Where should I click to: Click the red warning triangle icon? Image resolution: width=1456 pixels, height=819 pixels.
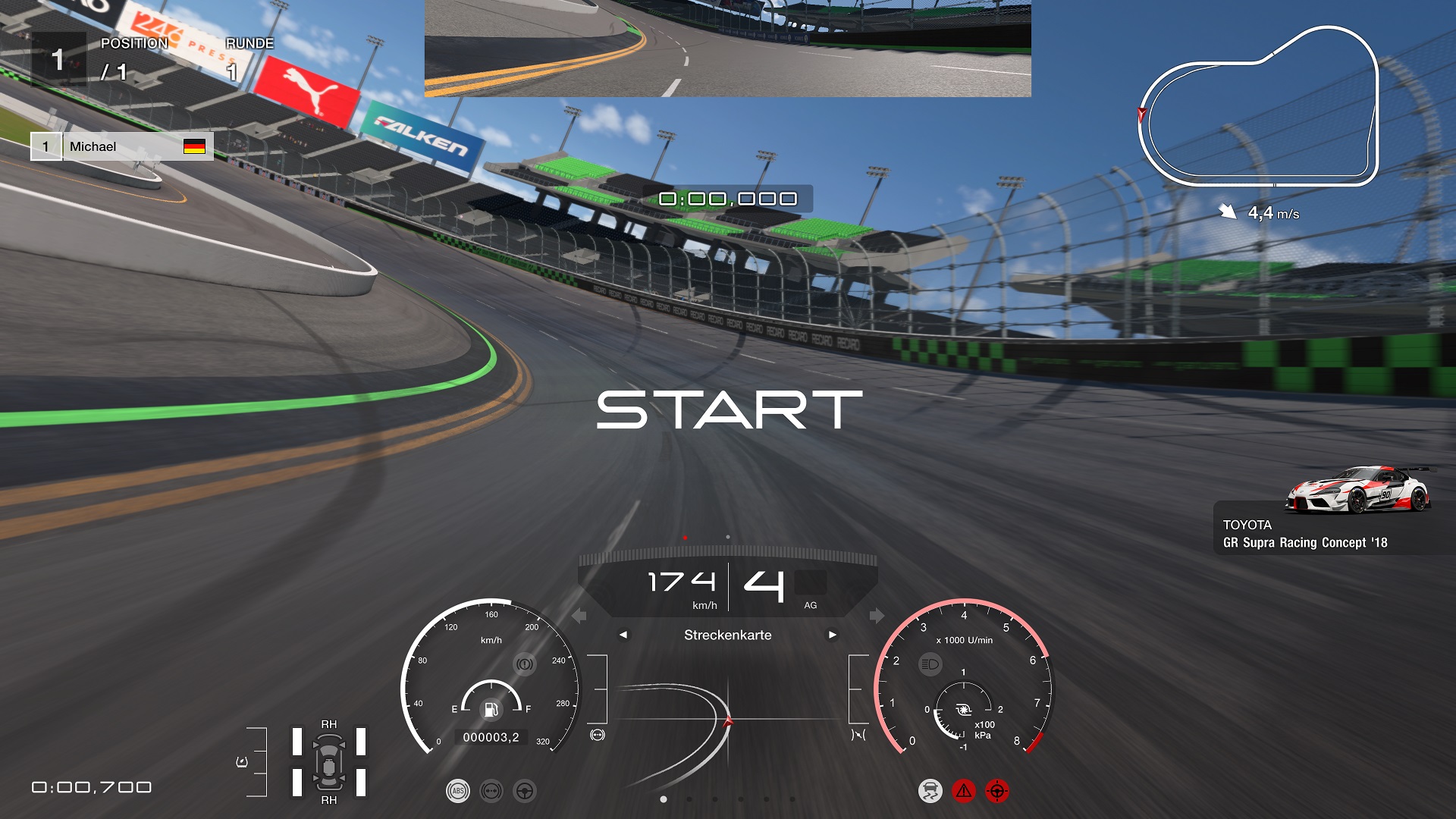(963, 791)
